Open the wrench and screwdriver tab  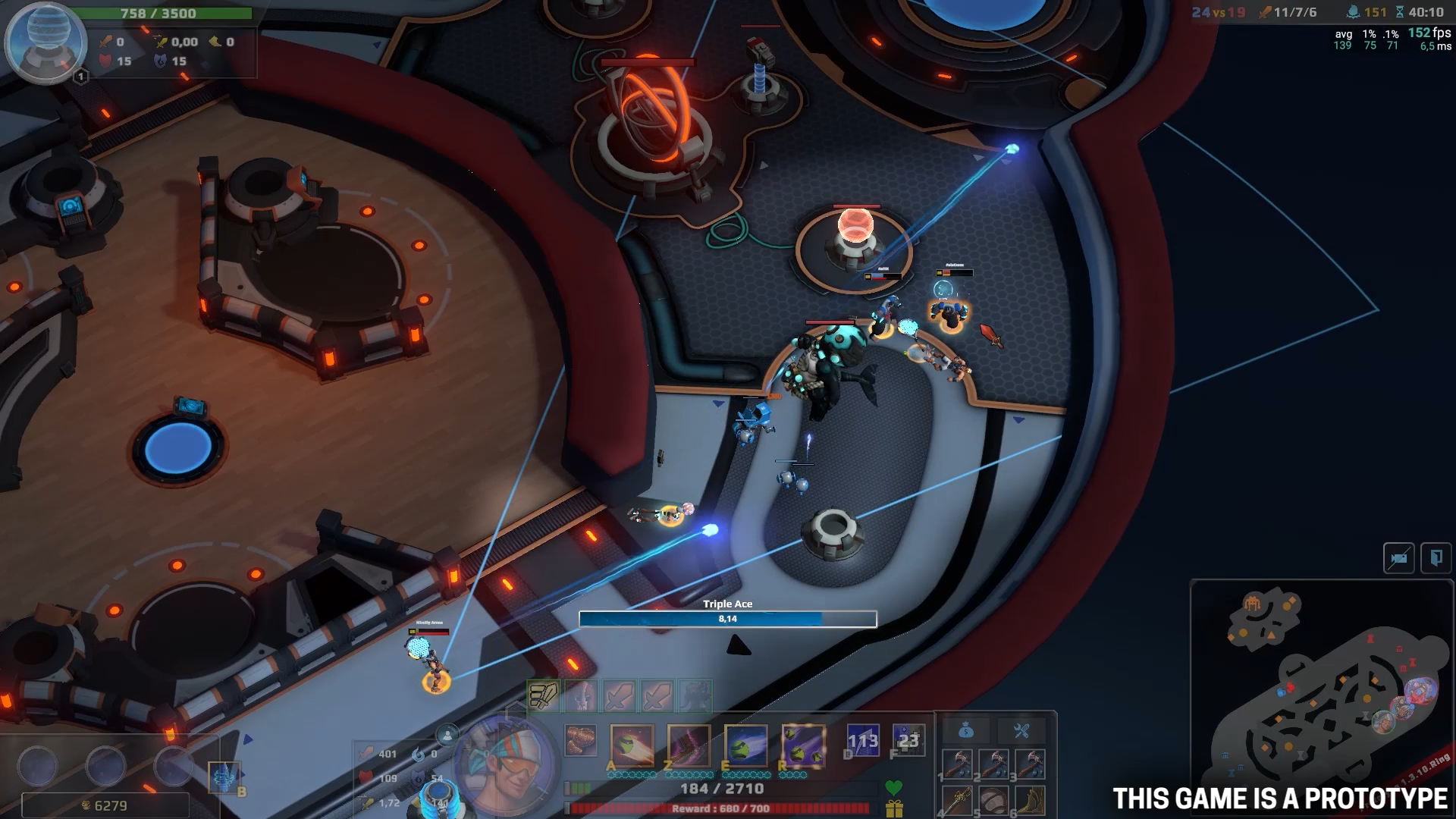pos(1021,731)
